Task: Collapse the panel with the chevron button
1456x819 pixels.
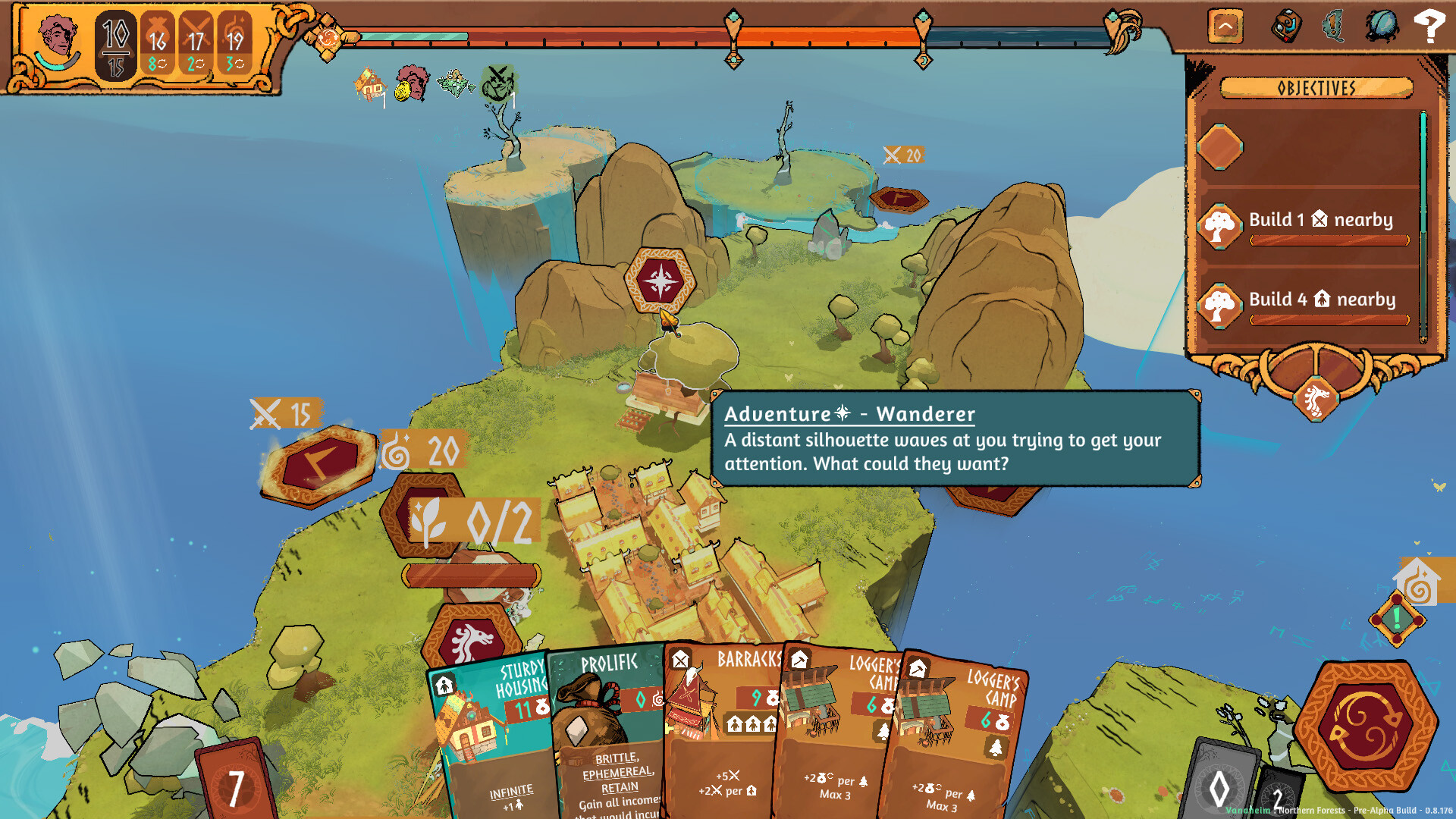Action: point(1225,25)
